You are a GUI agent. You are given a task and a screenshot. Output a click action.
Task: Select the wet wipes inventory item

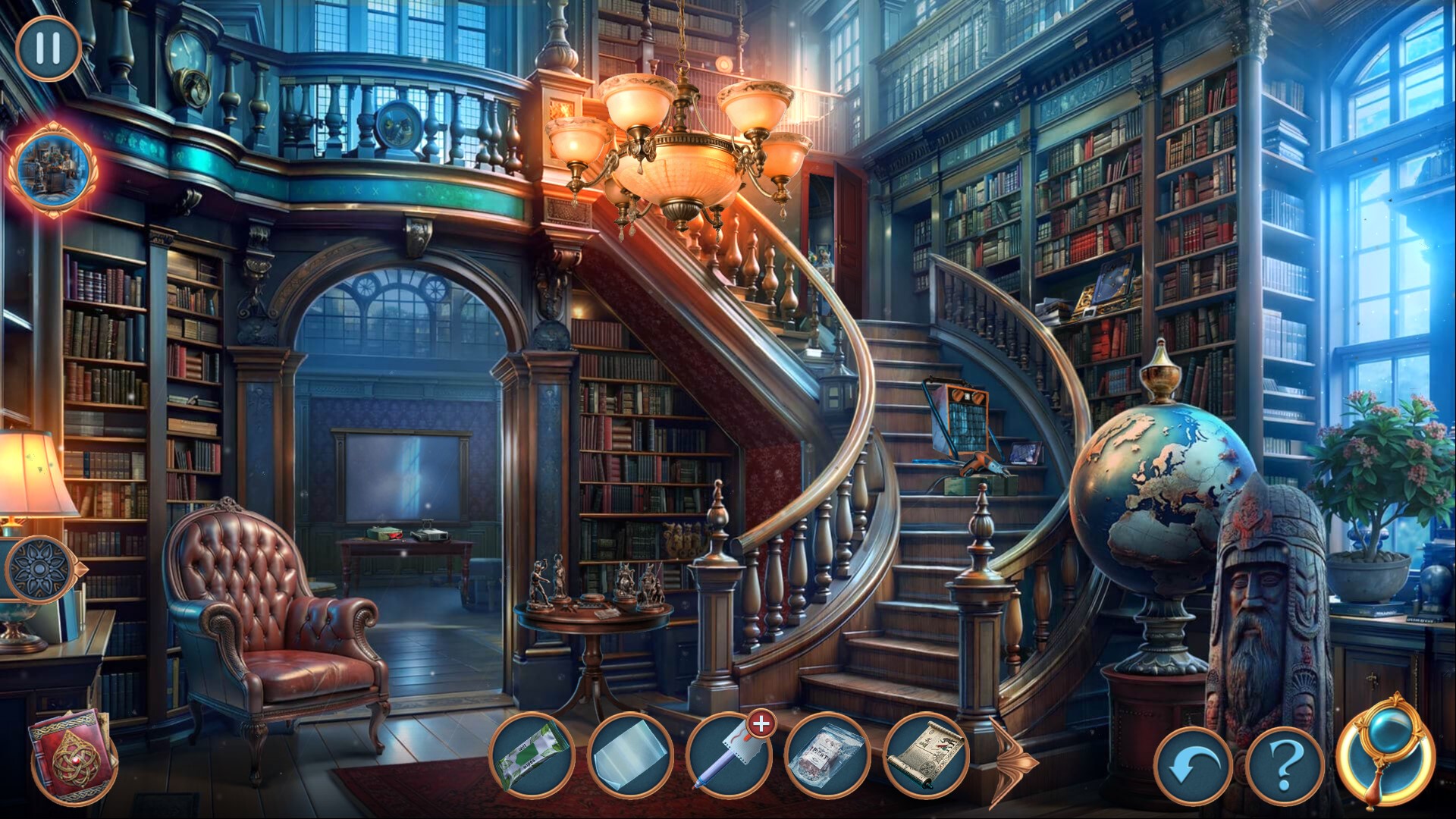[x=531, y=755]
